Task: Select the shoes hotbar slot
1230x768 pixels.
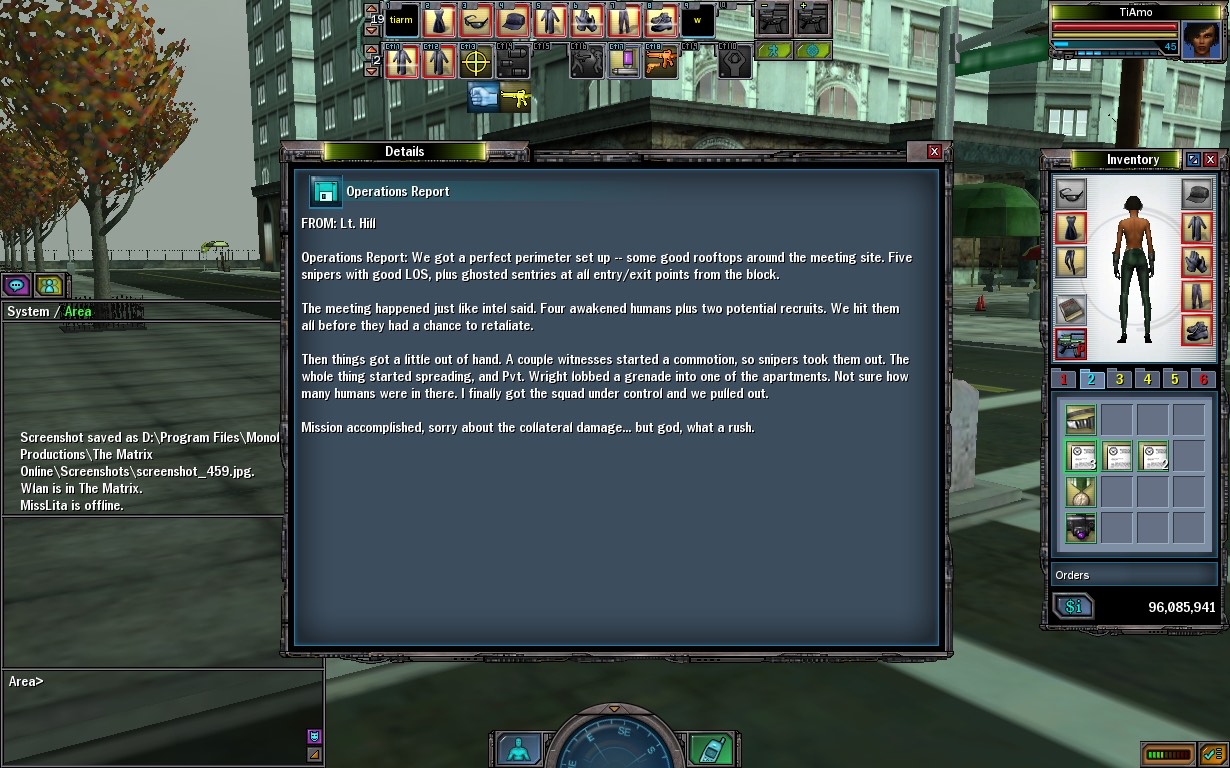Action: 661,21
